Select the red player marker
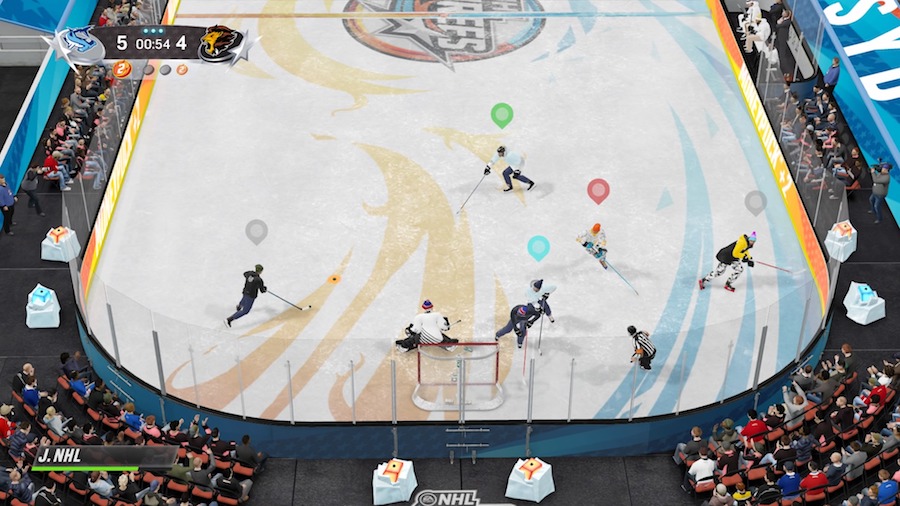 click(x=598, y=190)
